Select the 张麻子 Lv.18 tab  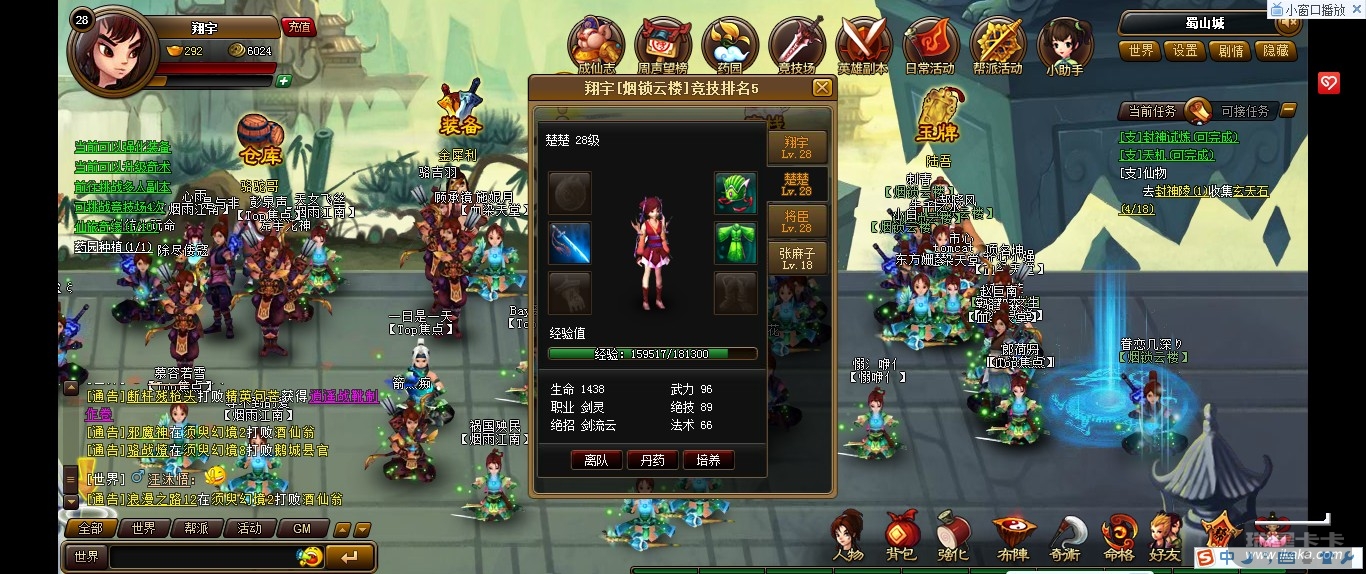click(797, 258)
